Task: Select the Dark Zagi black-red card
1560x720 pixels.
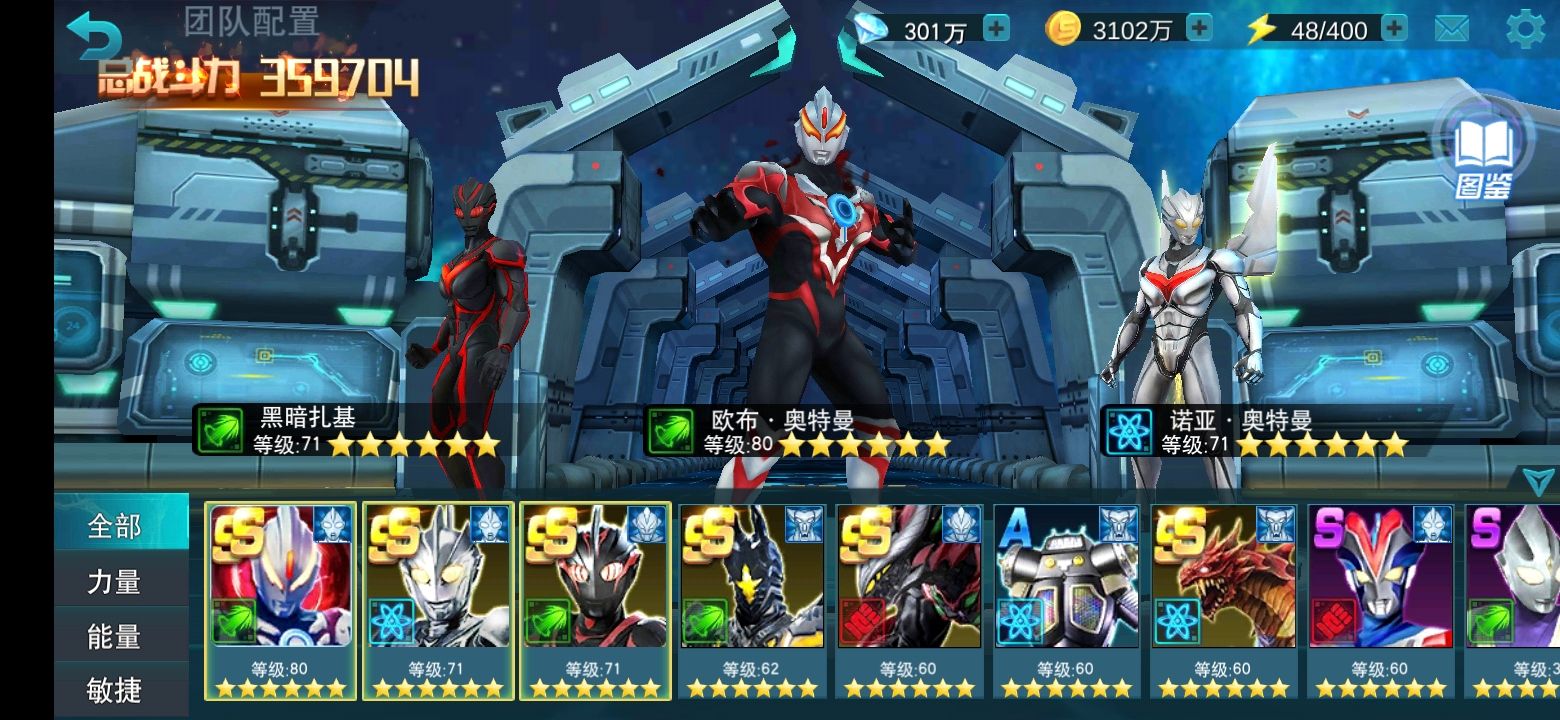Action: (595, 600)
